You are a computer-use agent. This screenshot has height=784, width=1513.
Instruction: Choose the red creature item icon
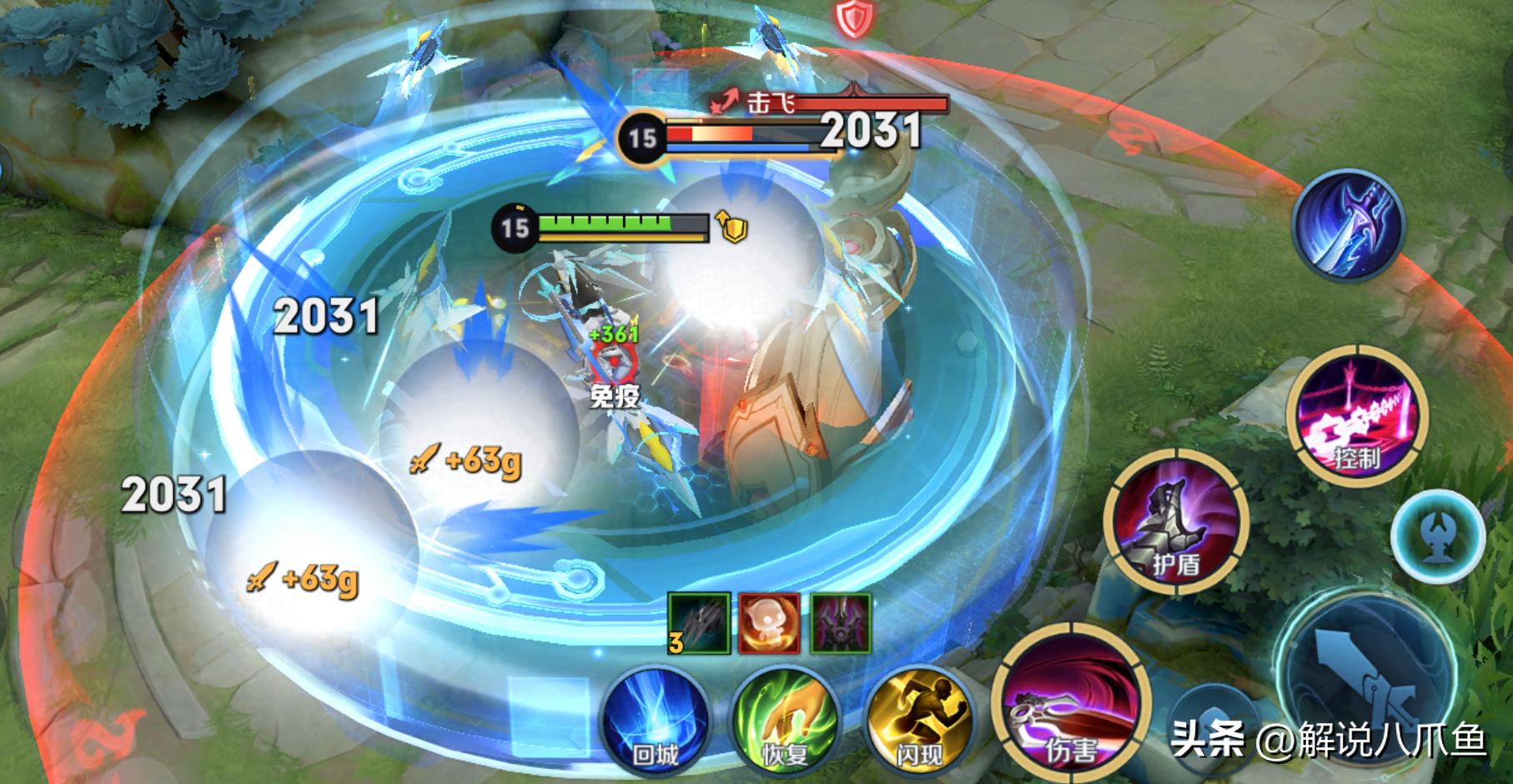(x=769, y=624)
